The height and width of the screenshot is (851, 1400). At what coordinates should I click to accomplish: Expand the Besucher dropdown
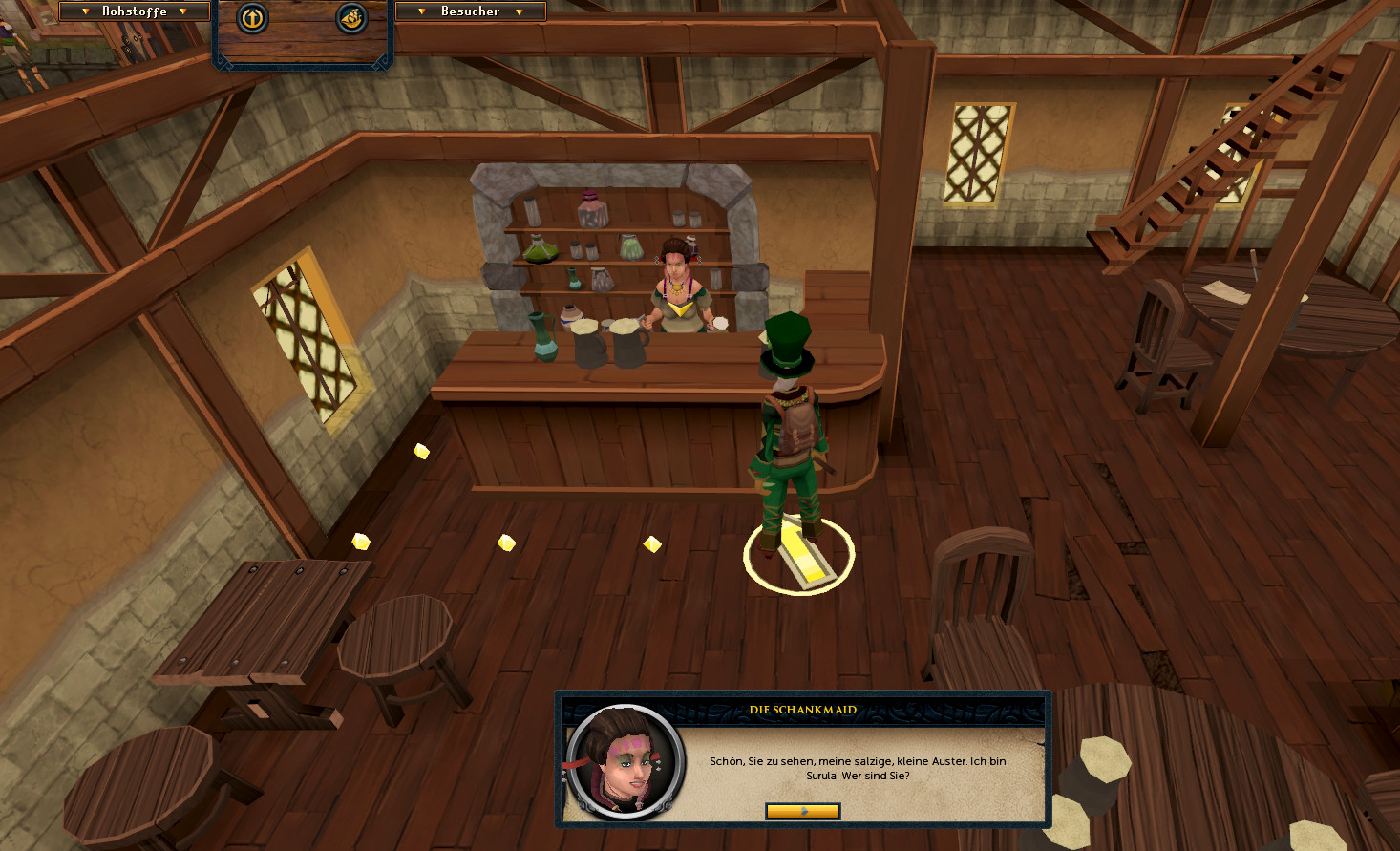pos(470,11)
